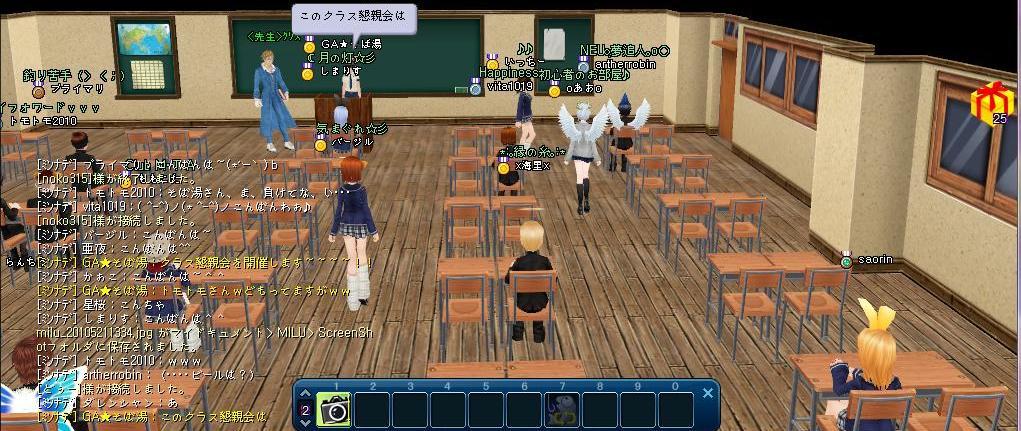Close the hotbar with the X button
Screen dimensions: 1021x431
coord(707,393)
